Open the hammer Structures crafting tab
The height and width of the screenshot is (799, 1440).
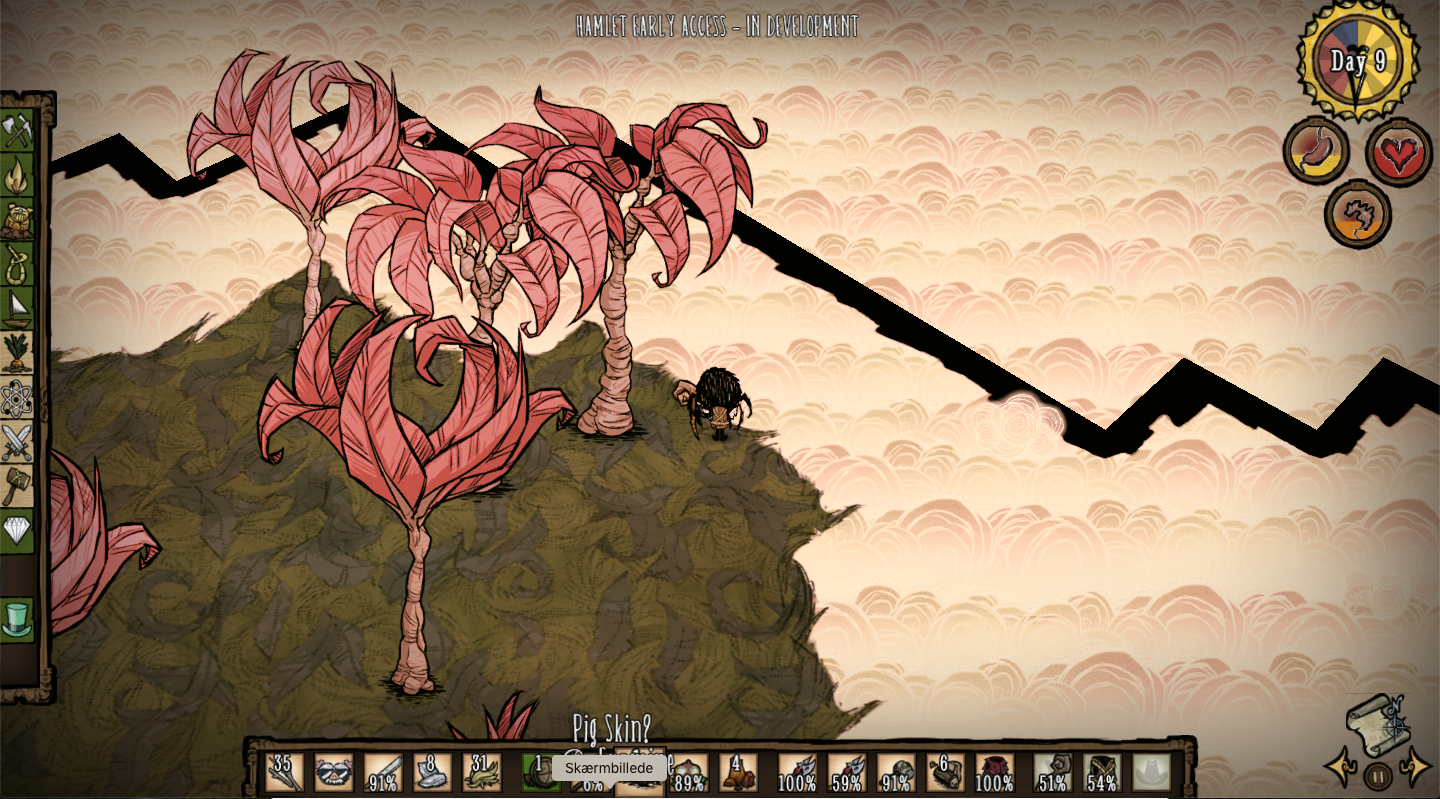pos(17,486)
